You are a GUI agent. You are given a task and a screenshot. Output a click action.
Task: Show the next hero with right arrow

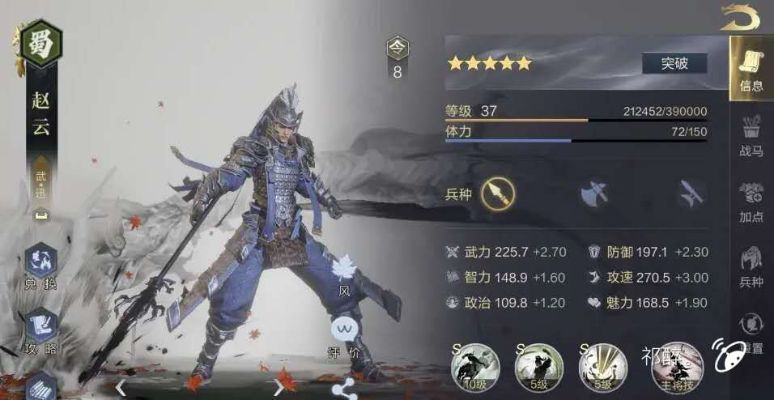[278, 385]
